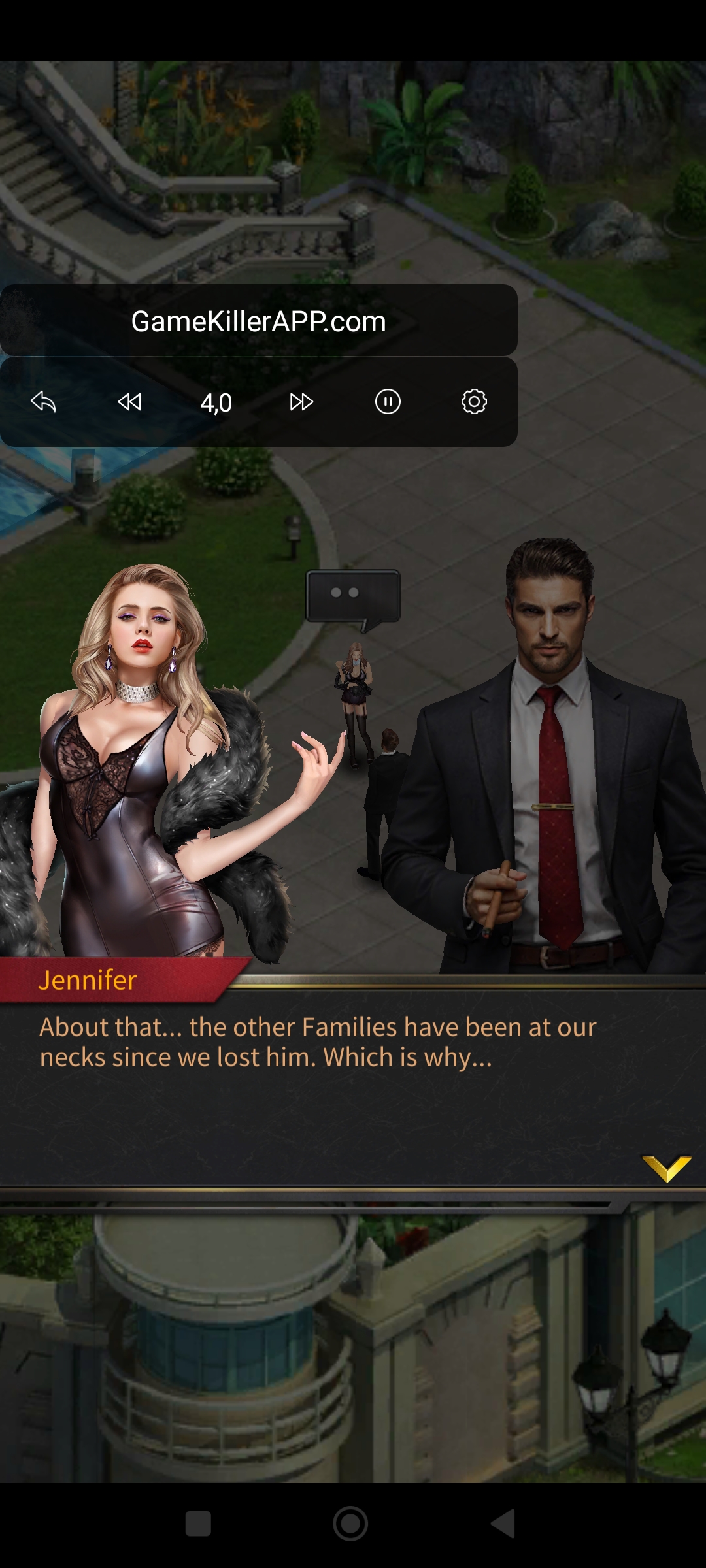Open Android recent apps square button
This screenshot has width=706, height=1568.
point(198,1524)
